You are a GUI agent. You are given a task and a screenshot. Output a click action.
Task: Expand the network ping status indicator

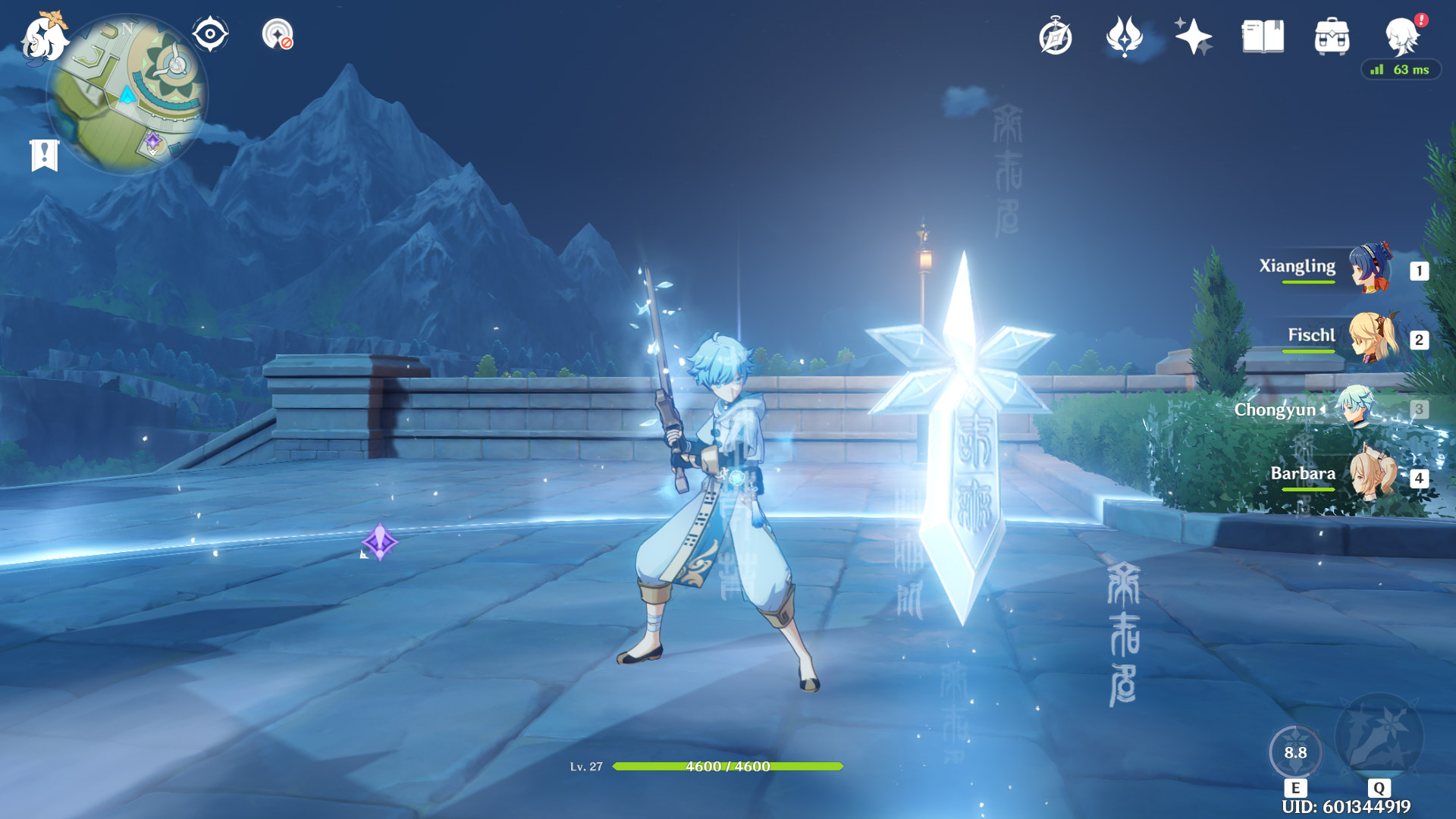click(1399, 70)
